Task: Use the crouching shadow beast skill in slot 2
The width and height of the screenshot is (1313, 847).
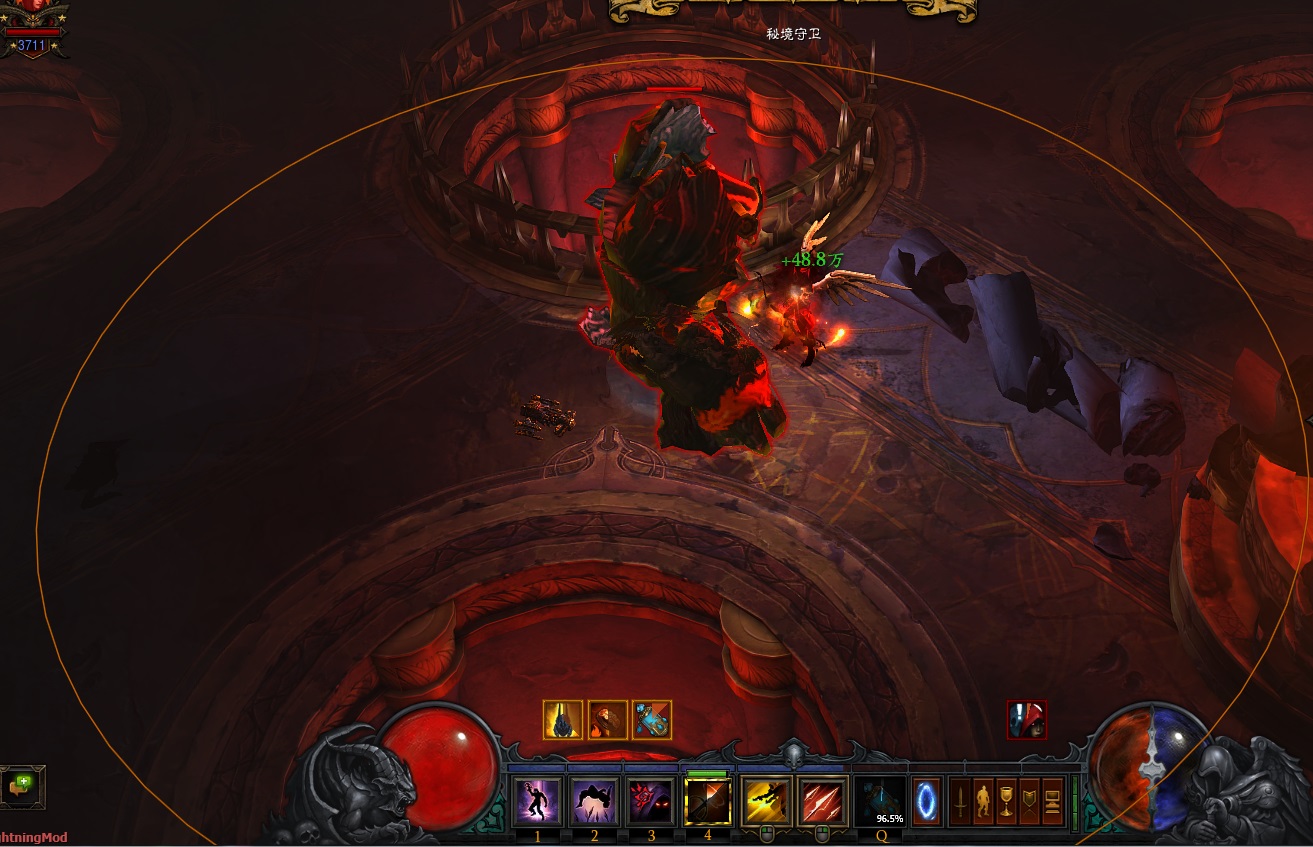Action: point(594,801)
